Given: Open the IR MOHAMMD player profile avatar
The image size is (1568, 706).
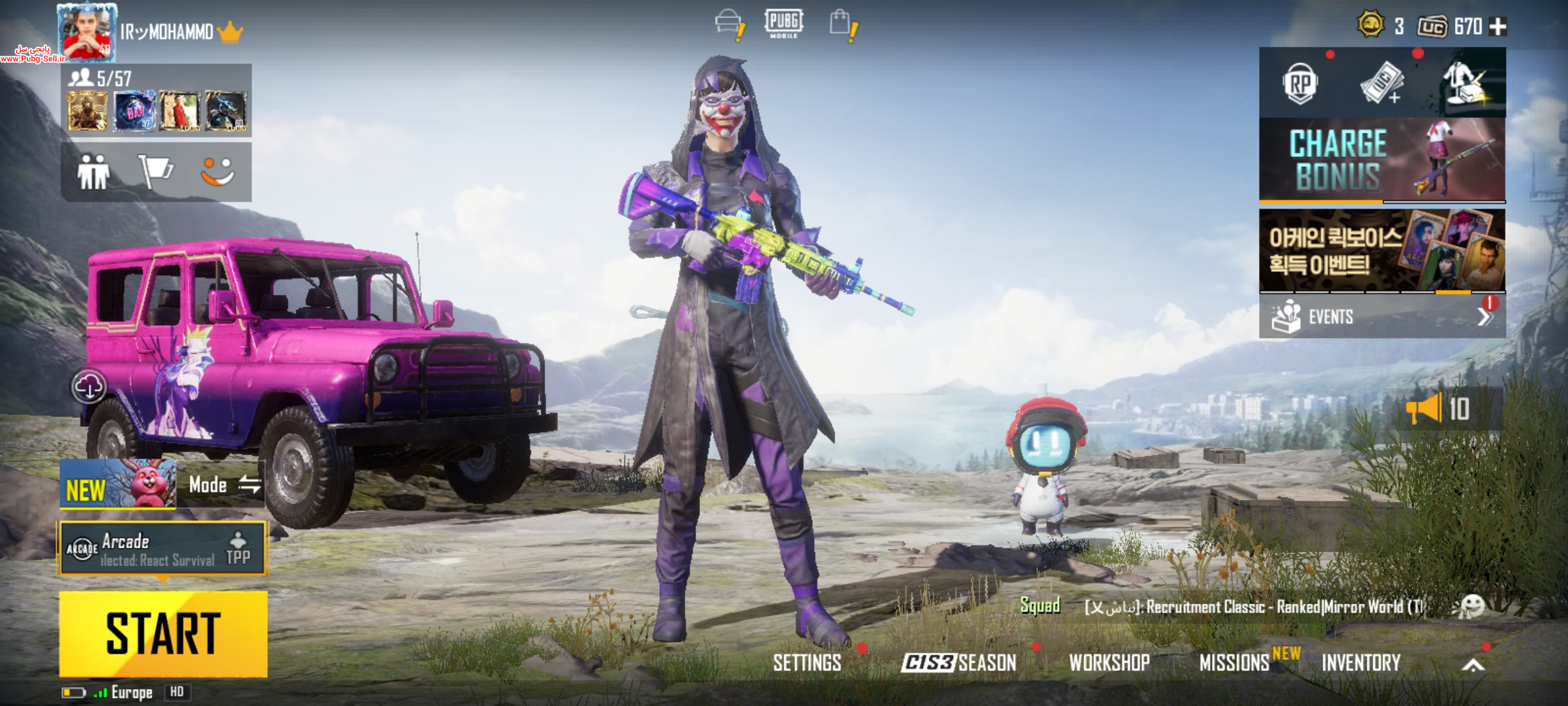Looking at the screenshot, I should 87,33.
